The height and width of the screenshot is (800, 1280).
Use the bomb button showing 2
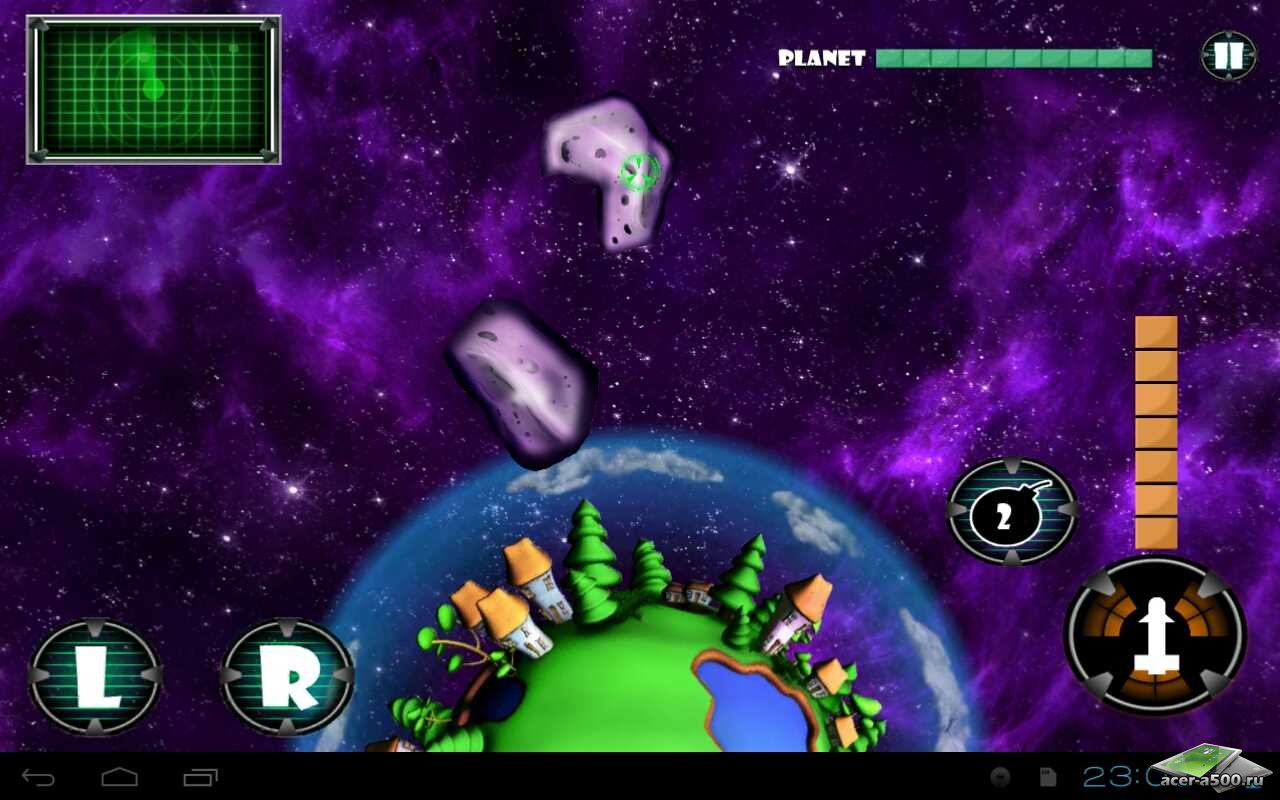pos(1011,512)
